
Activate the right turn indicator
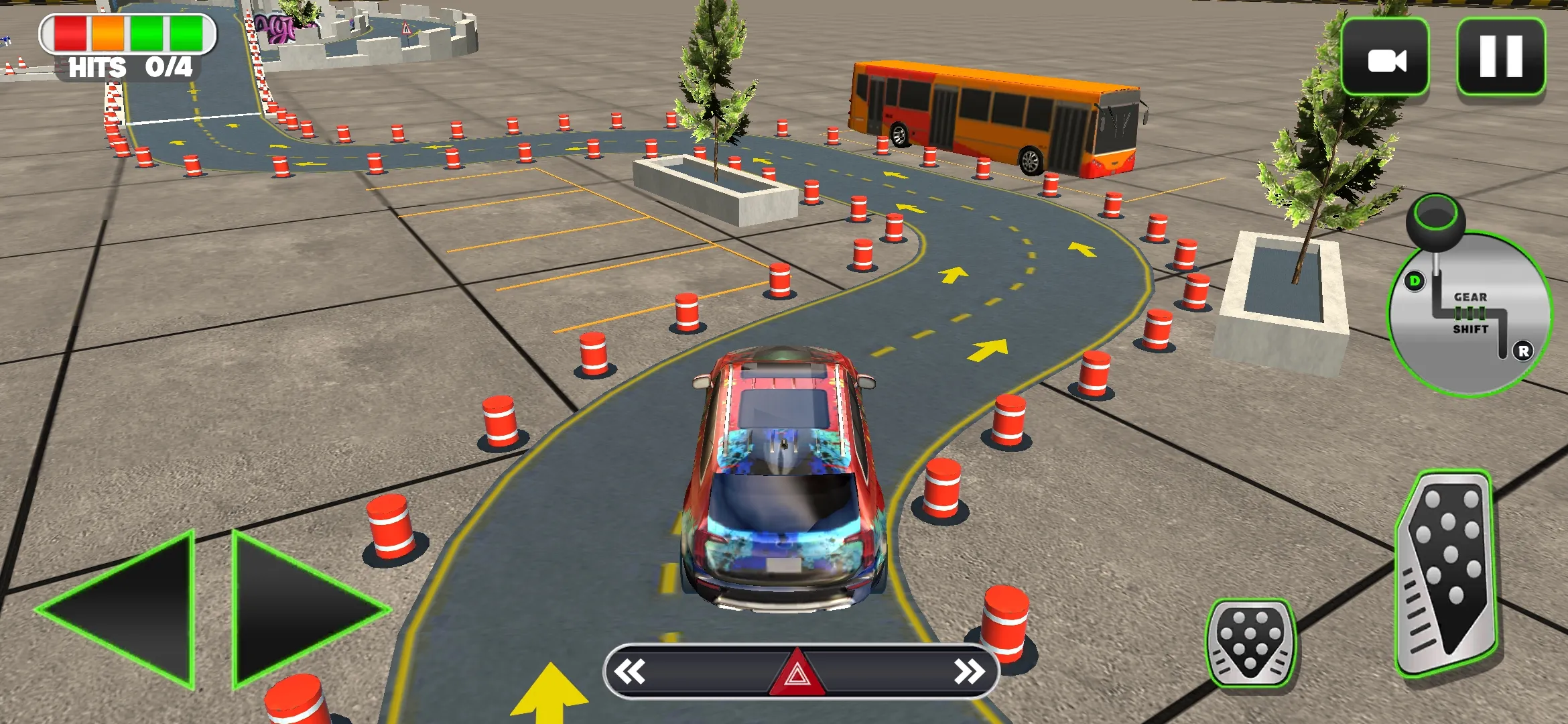pyautogui.click(x=970, y=672)
